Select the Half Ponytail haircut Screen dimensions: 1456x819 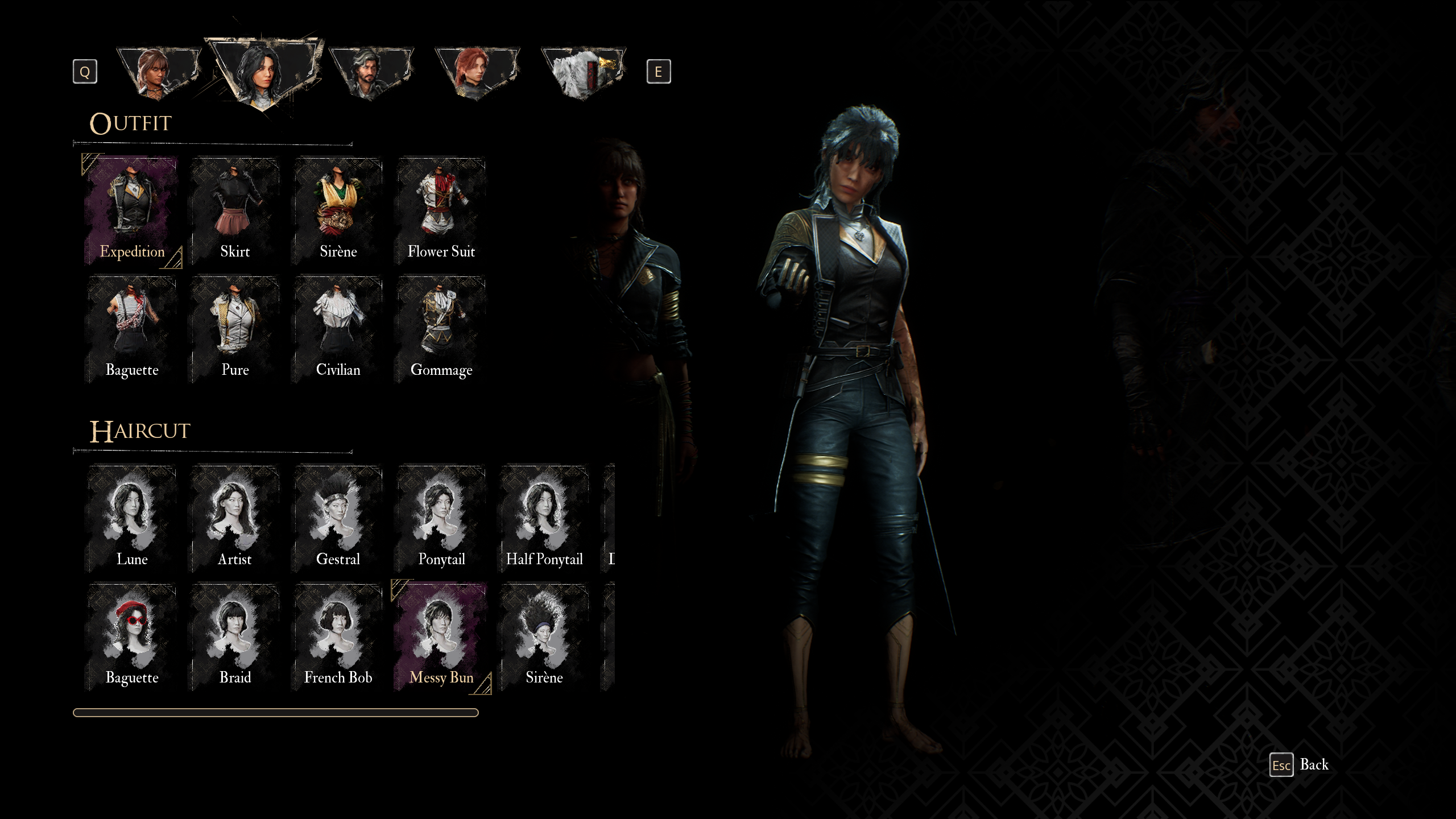pyautogui.click(x=544, y=518)
